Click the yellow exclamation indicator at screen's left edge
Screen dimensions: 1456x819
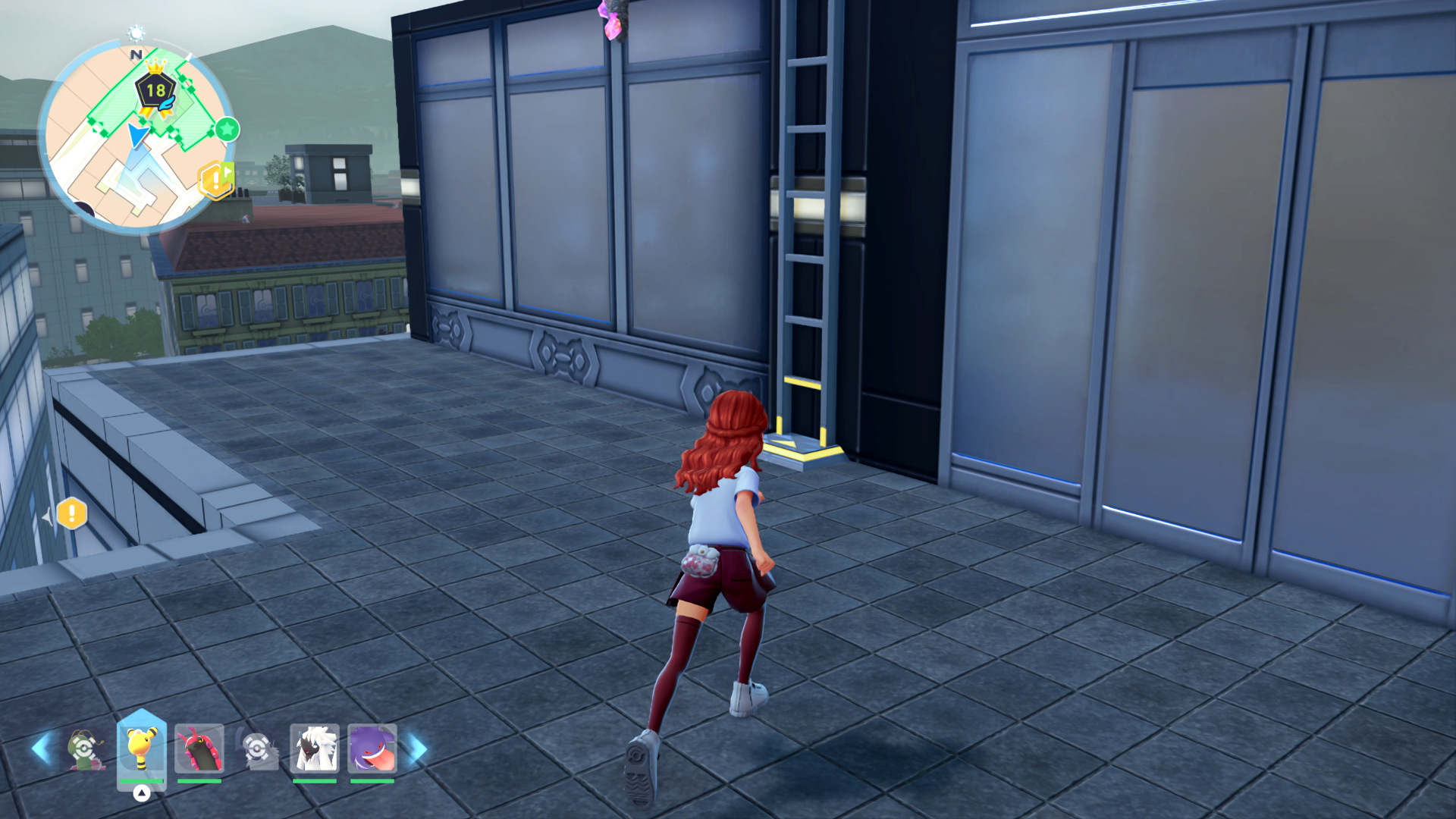coord(71,514)
